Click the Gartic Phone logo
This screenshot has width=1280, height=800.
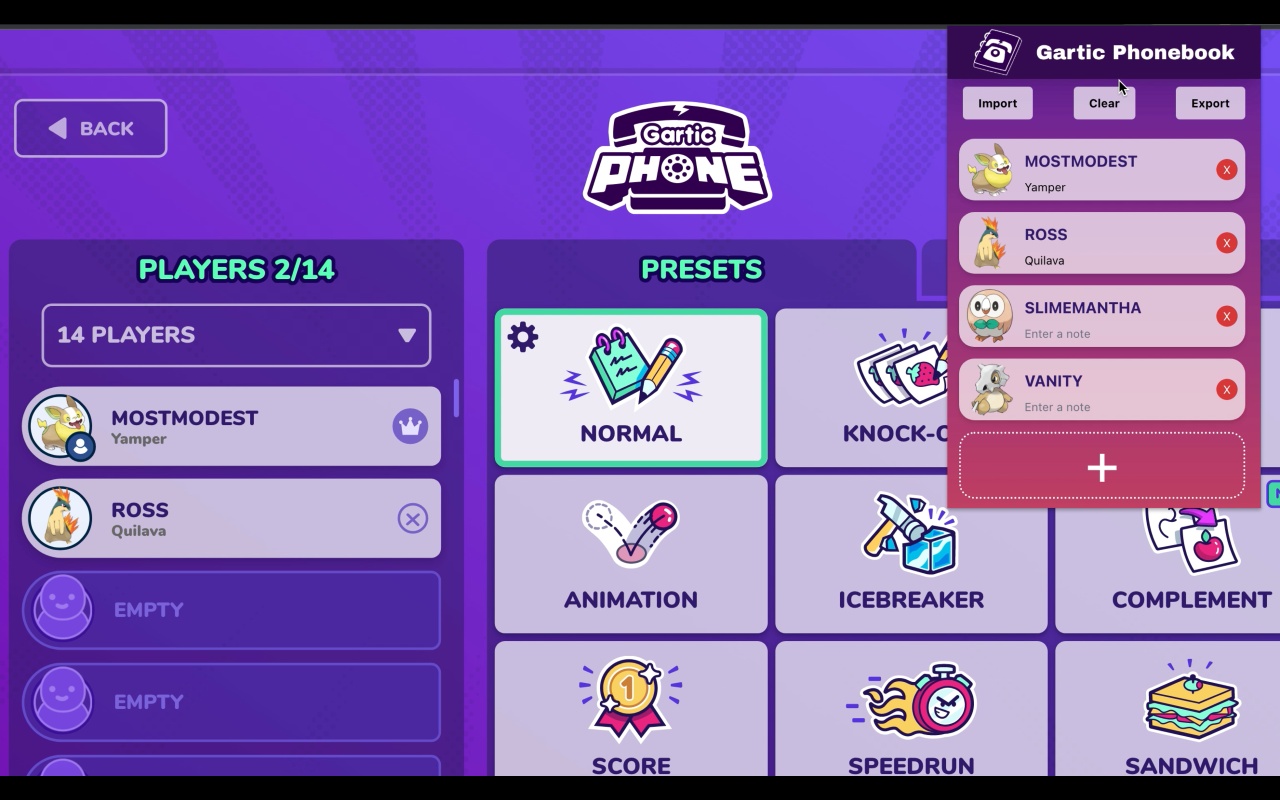point(676,158)
